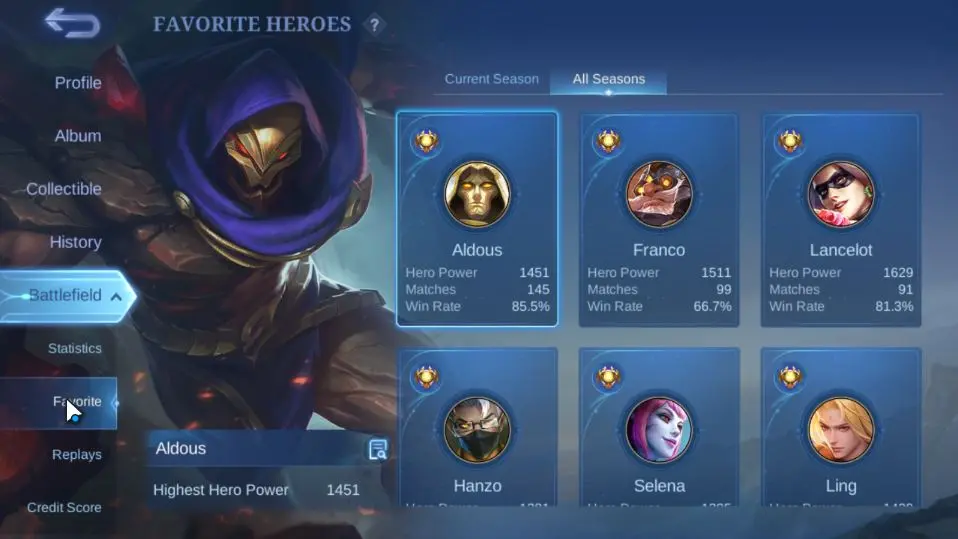Viewport: 958px width, 539px height.
Task: Select the Favorite submenu entry
Action: point(77,402)
